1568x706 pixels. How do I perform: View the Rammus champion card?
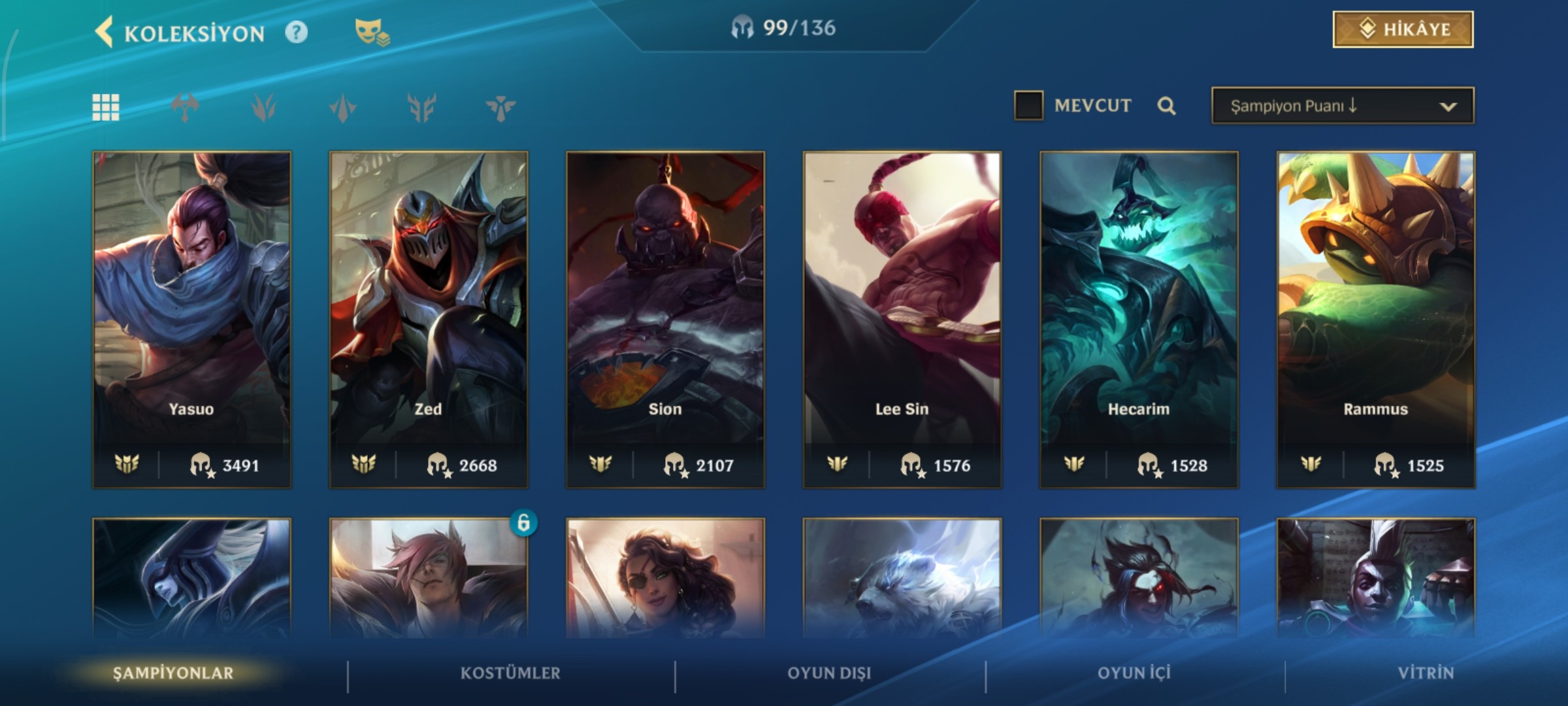(1376, 320)
